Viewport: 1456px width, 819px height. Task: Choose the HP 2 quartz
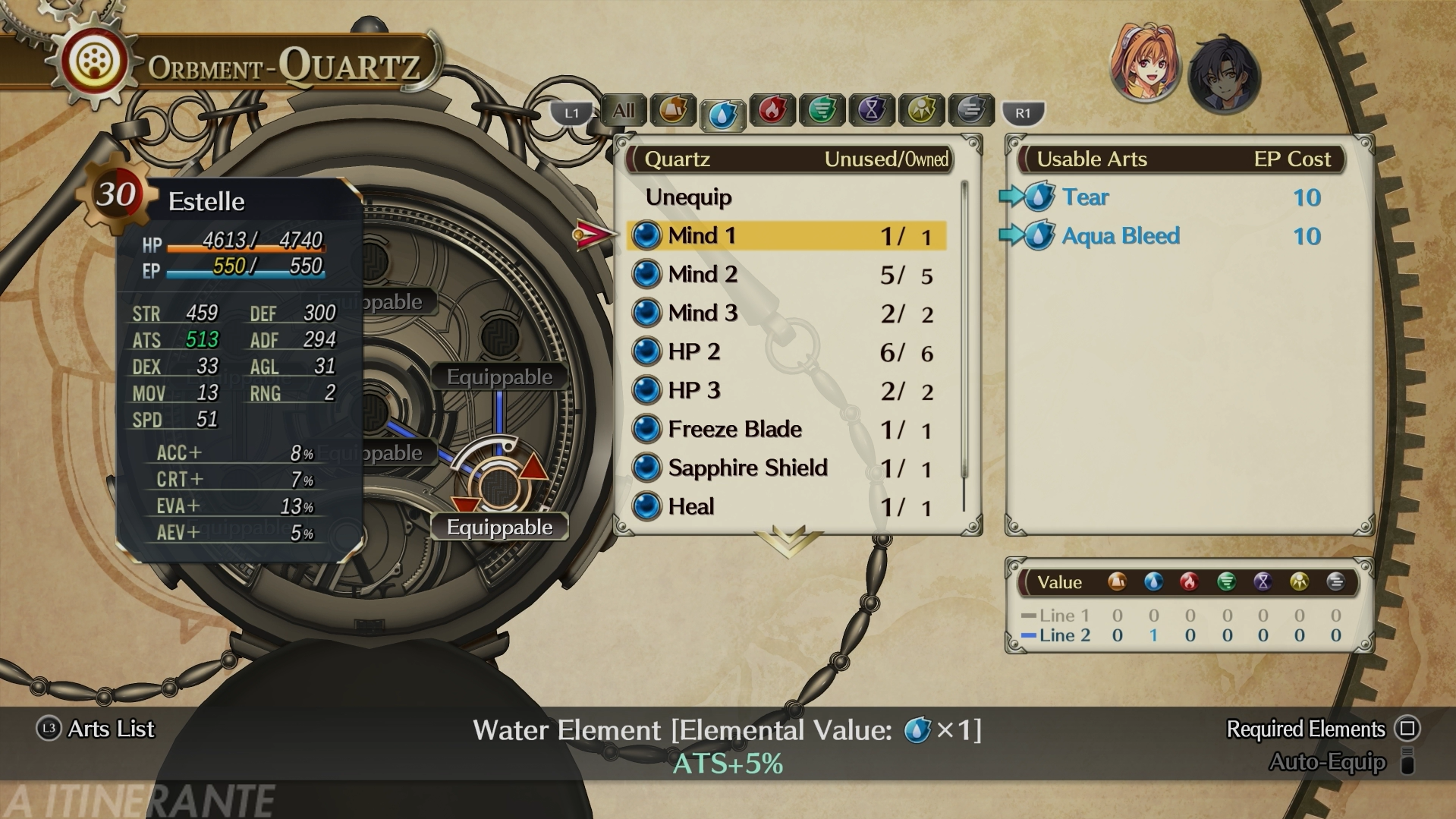click(x=786, y=352)
